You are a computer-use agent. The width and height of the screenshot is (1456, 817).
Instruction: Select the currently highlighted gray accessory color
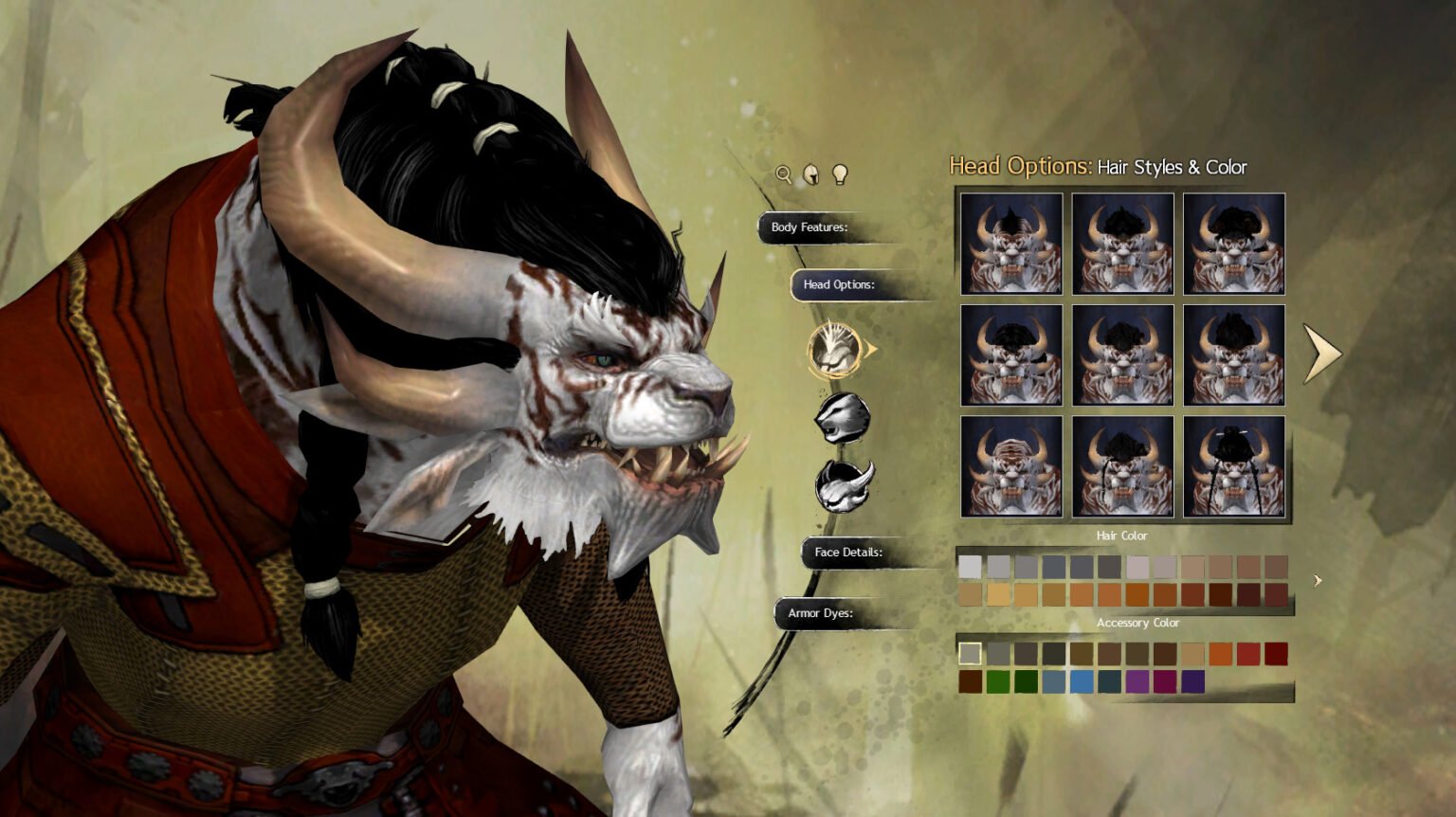click(970, 654)
